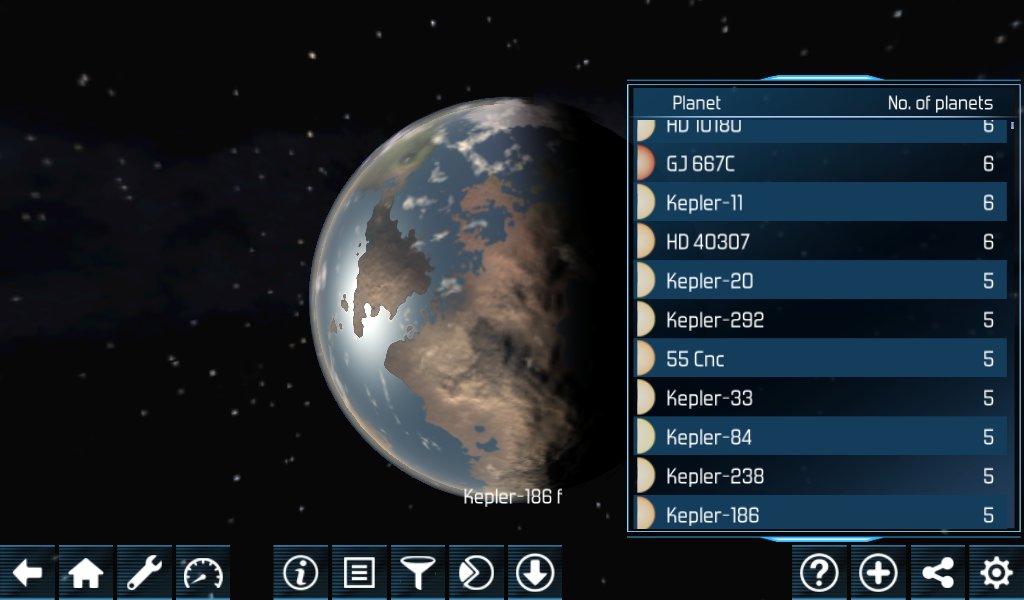Image resolution: width=1024 pixels, height=600 pixels.
Task: Click the Planet column header
Action: (696, 103)
